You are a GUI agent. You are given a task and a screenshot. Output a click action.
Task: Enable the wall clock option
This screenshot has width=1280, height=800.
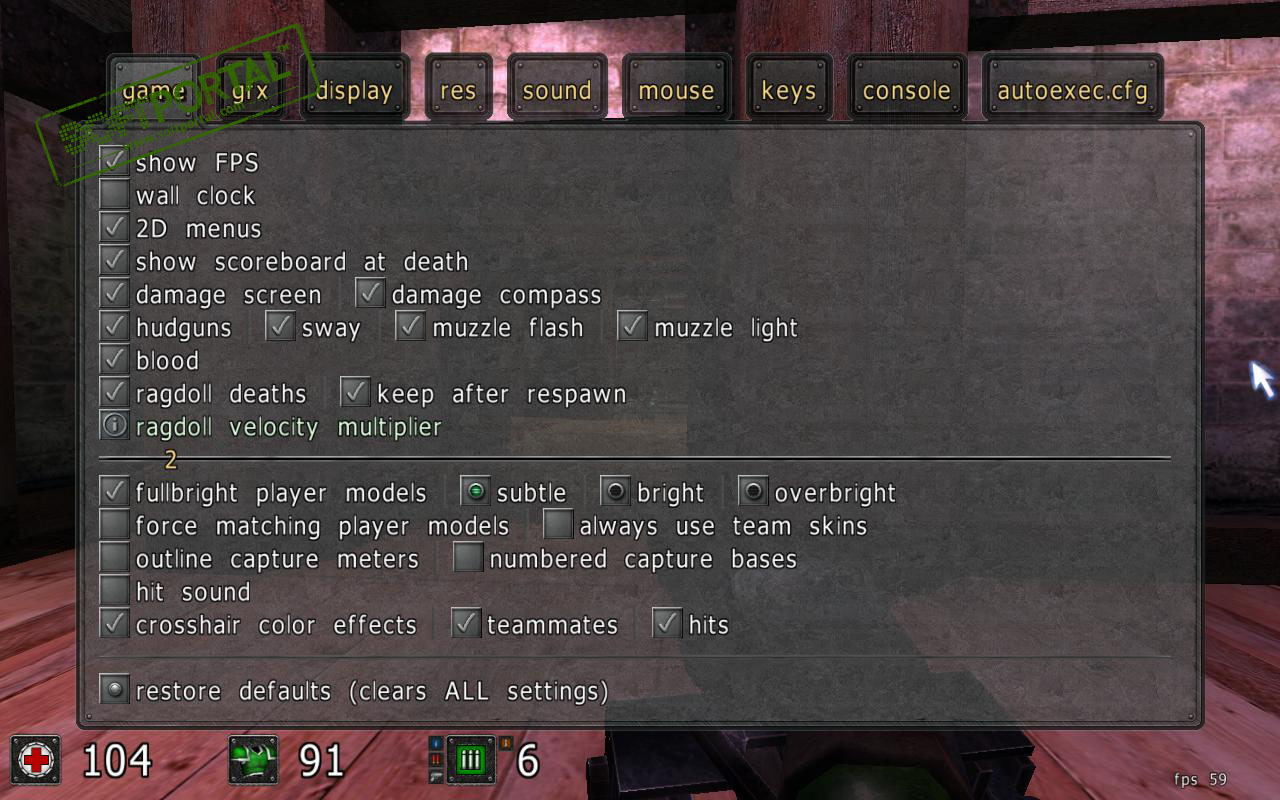click(x=115, y=195)
